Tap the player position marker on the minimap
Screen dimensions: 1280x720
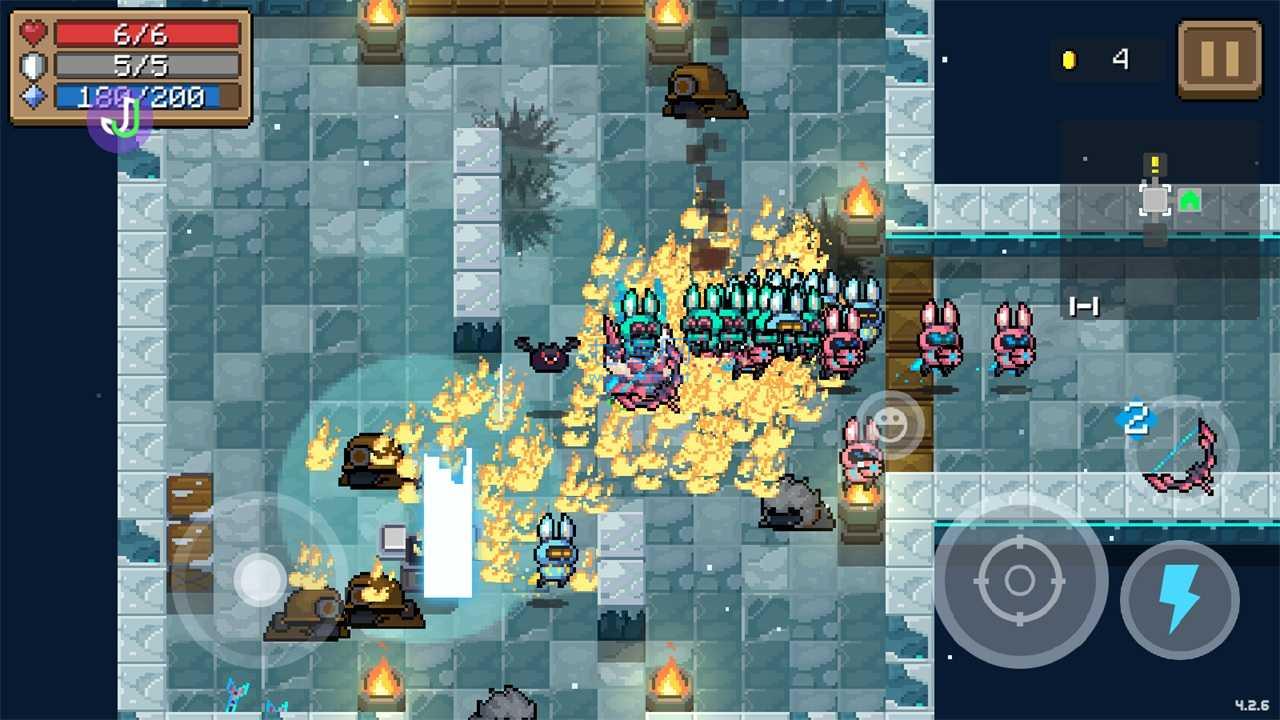click(1155, 201)
